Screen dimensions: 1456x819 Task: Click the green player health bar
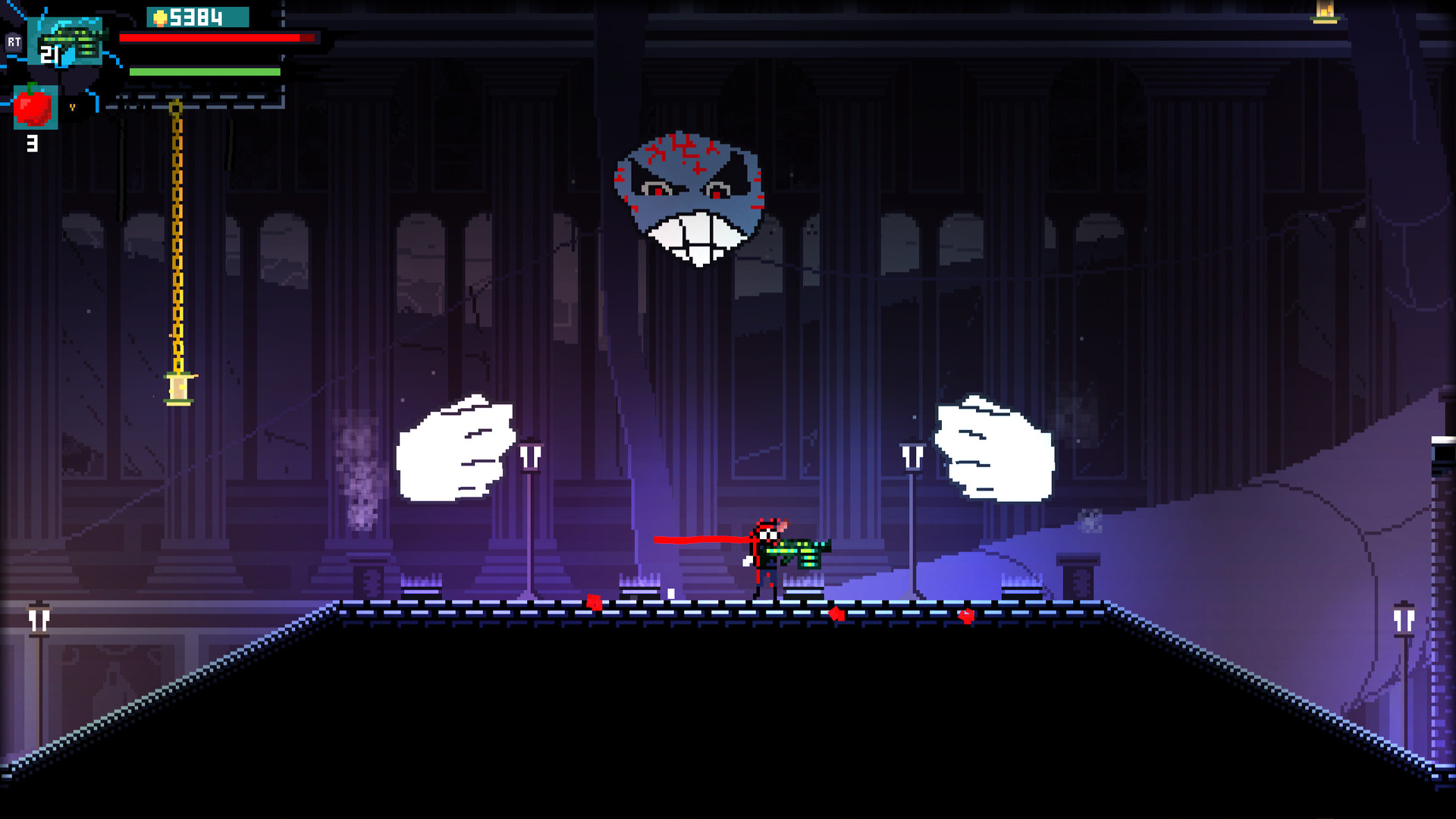click(x=205, y=72)
